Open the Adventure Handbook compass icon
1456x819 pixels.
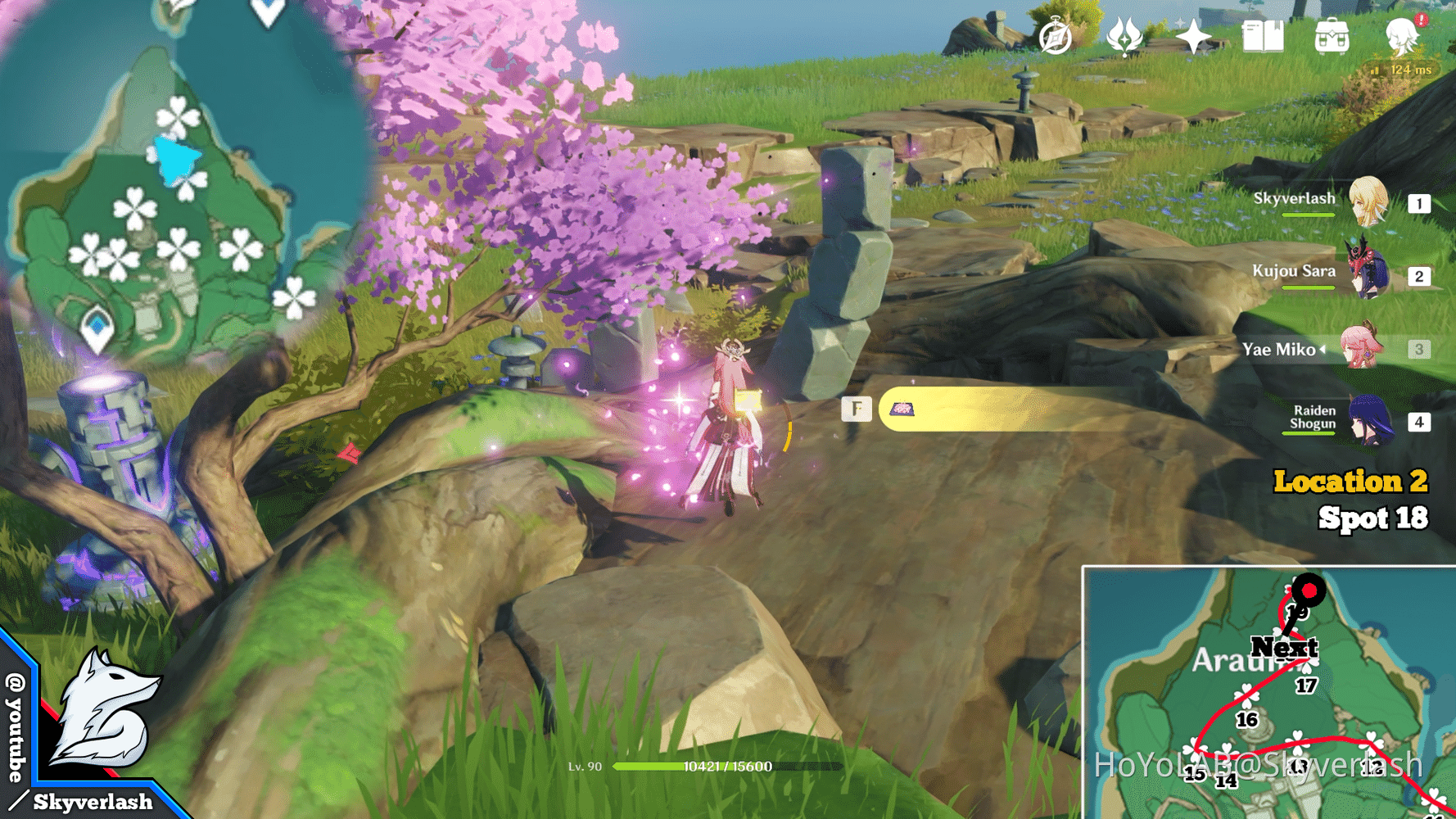click(1056, 34)
